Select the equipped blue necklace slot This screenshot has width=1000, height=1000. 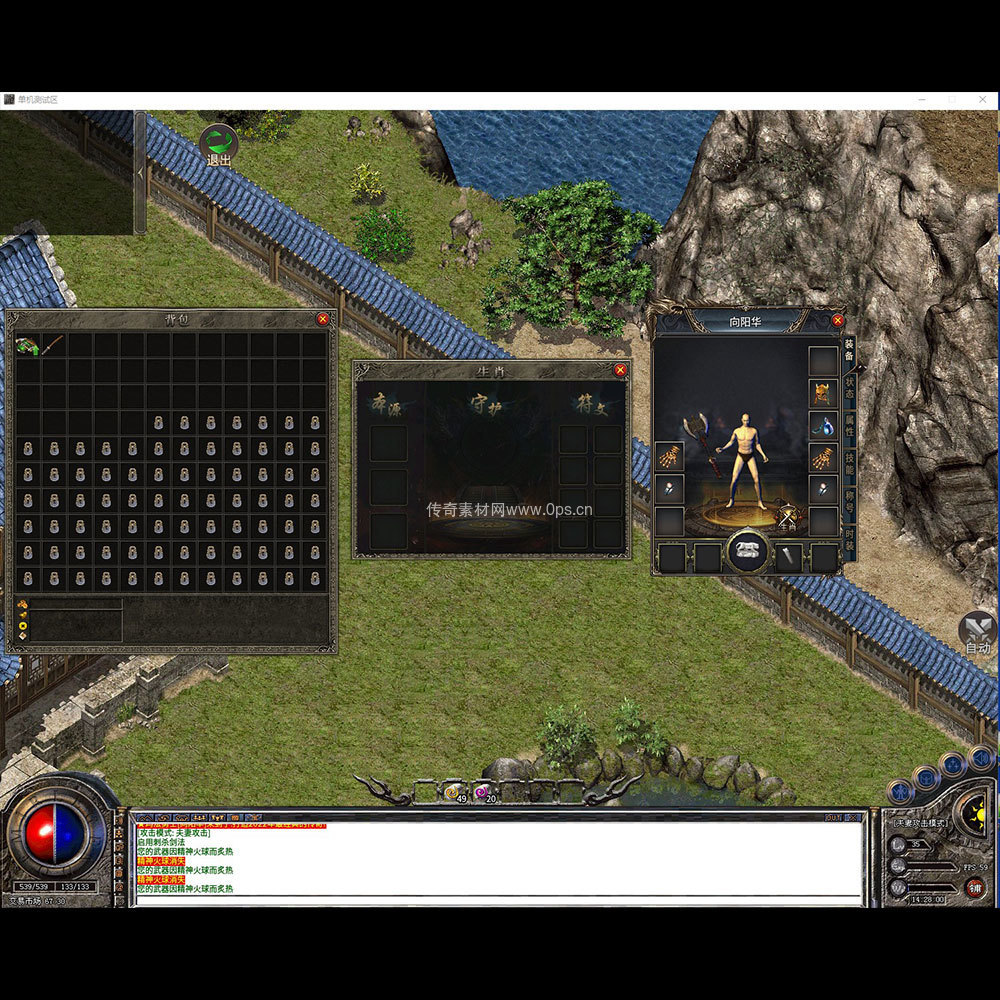click(x=823, y=426)
